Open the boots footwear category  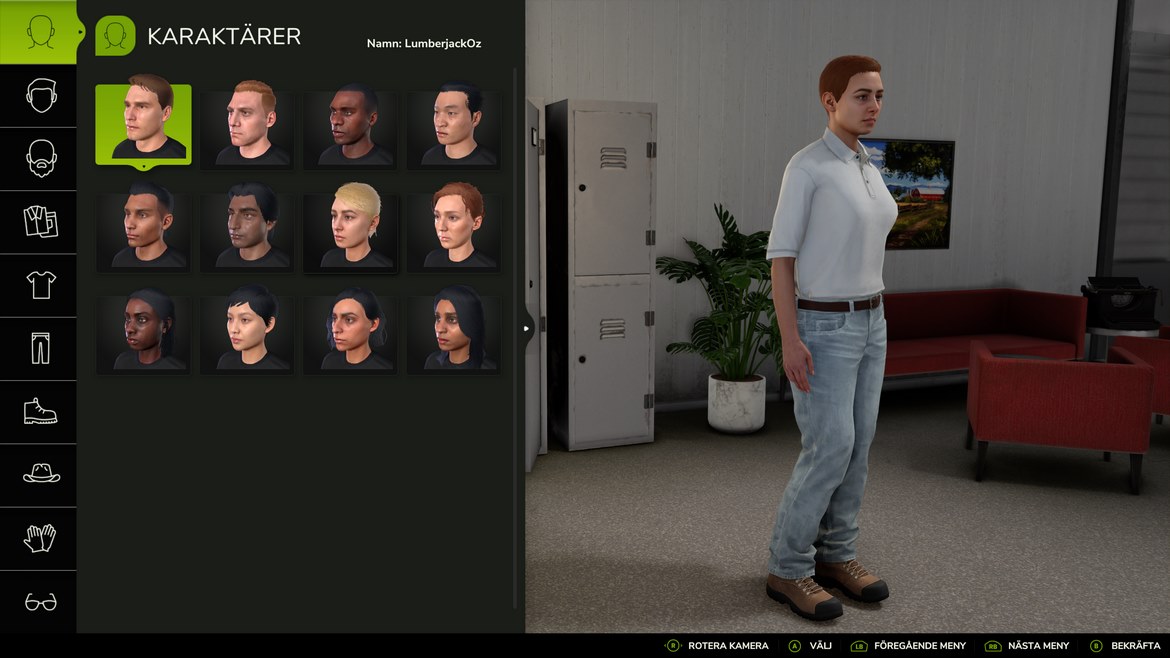tap(39, 412)
